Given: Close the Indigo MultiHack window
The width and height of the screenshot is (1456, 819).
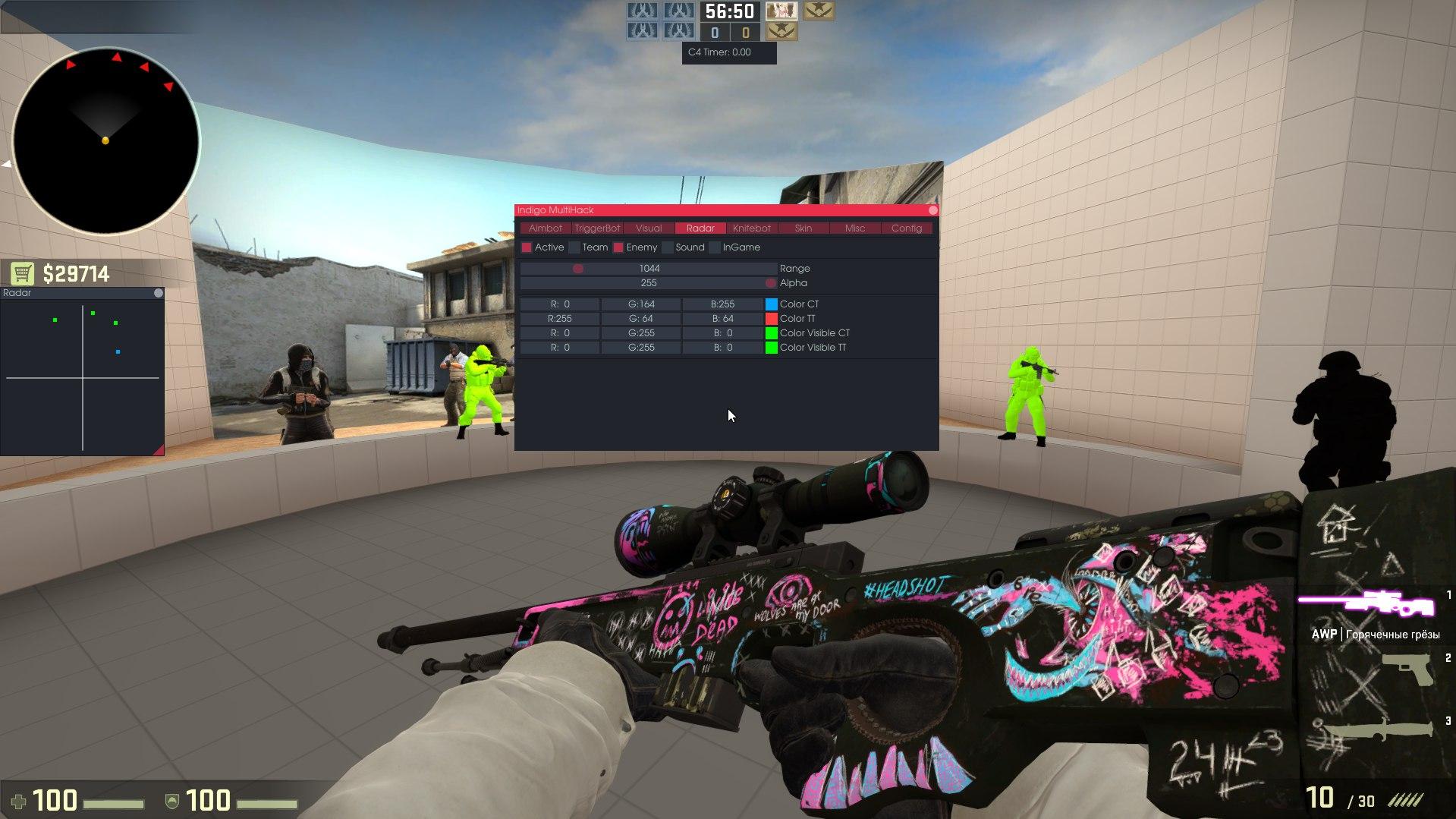Looking at the screenshot, I should click(x=932, y=210).
